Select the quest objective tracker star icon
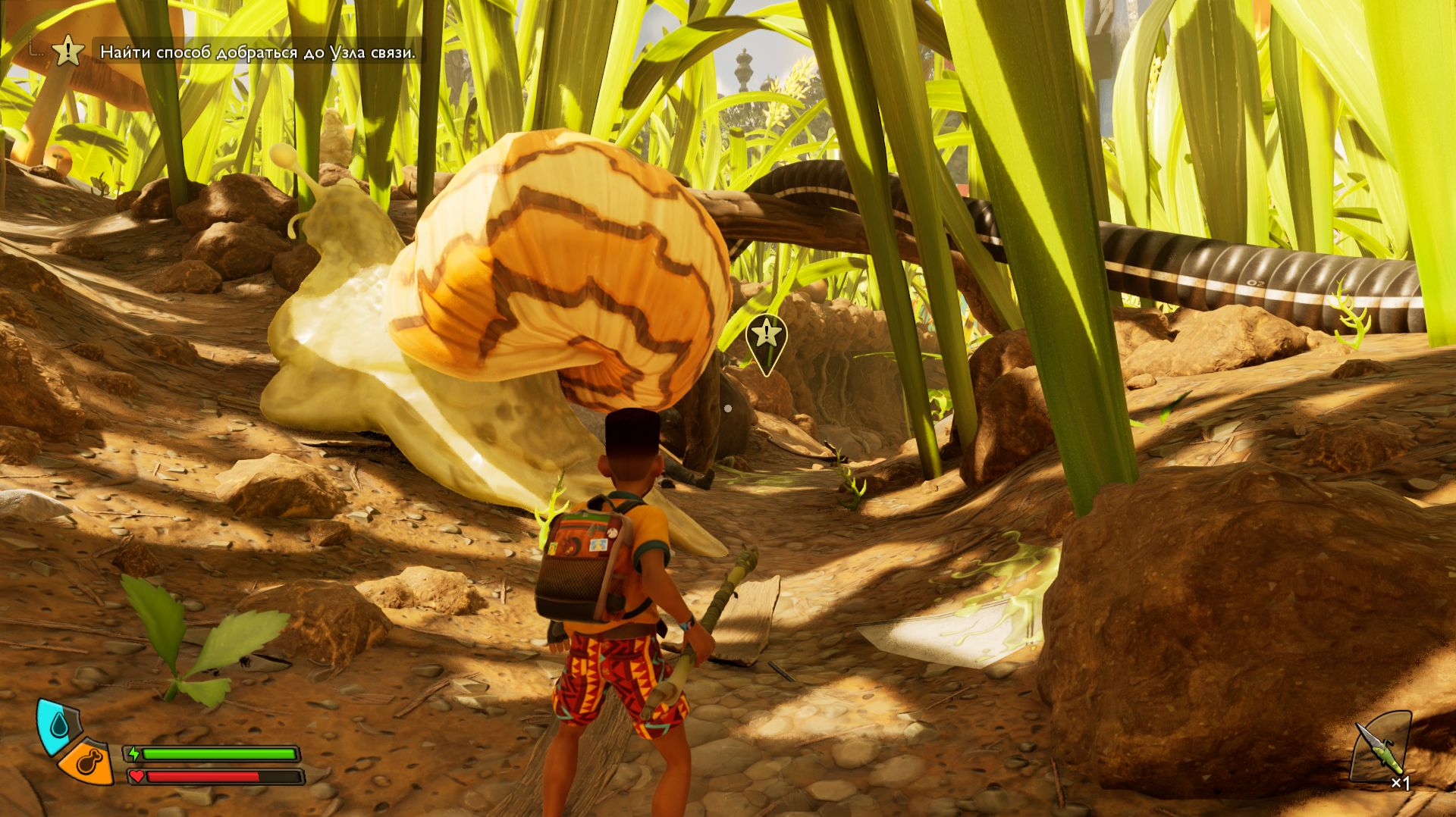 click(x=69, y=52)
